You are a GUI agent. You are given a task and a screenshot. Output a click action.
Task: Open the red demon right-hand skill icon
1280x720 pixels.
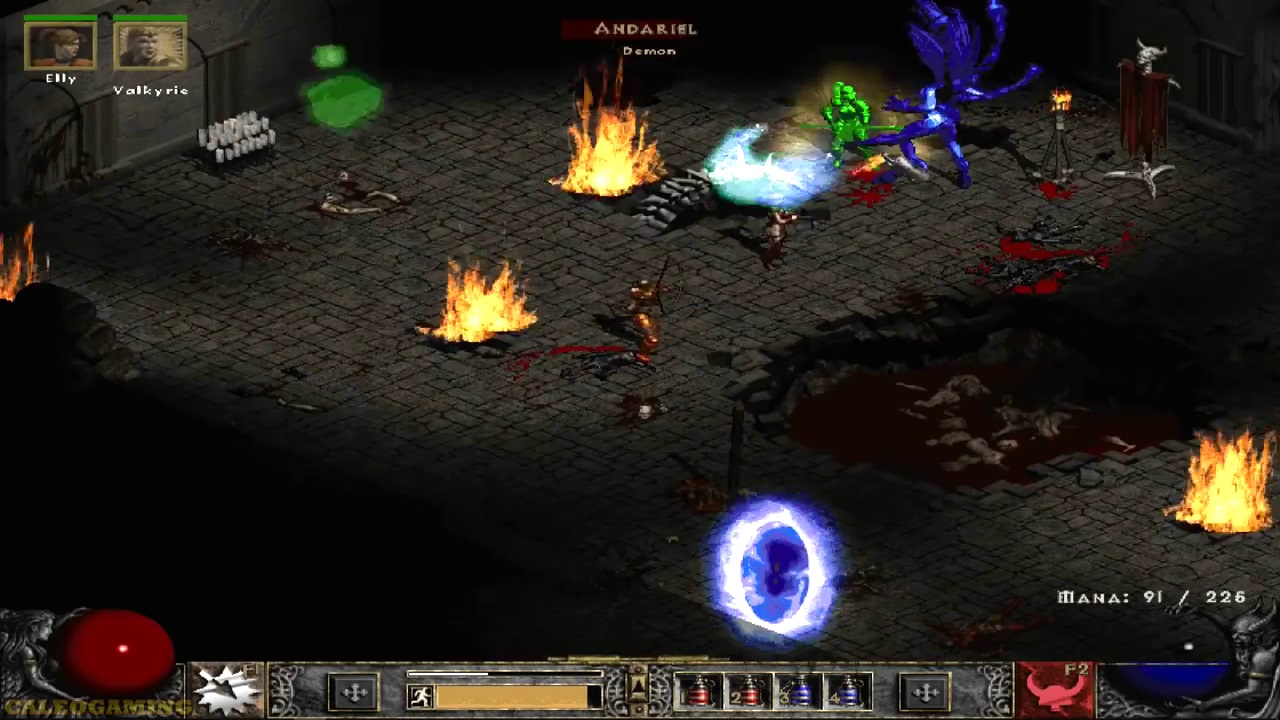(1052, 689)
